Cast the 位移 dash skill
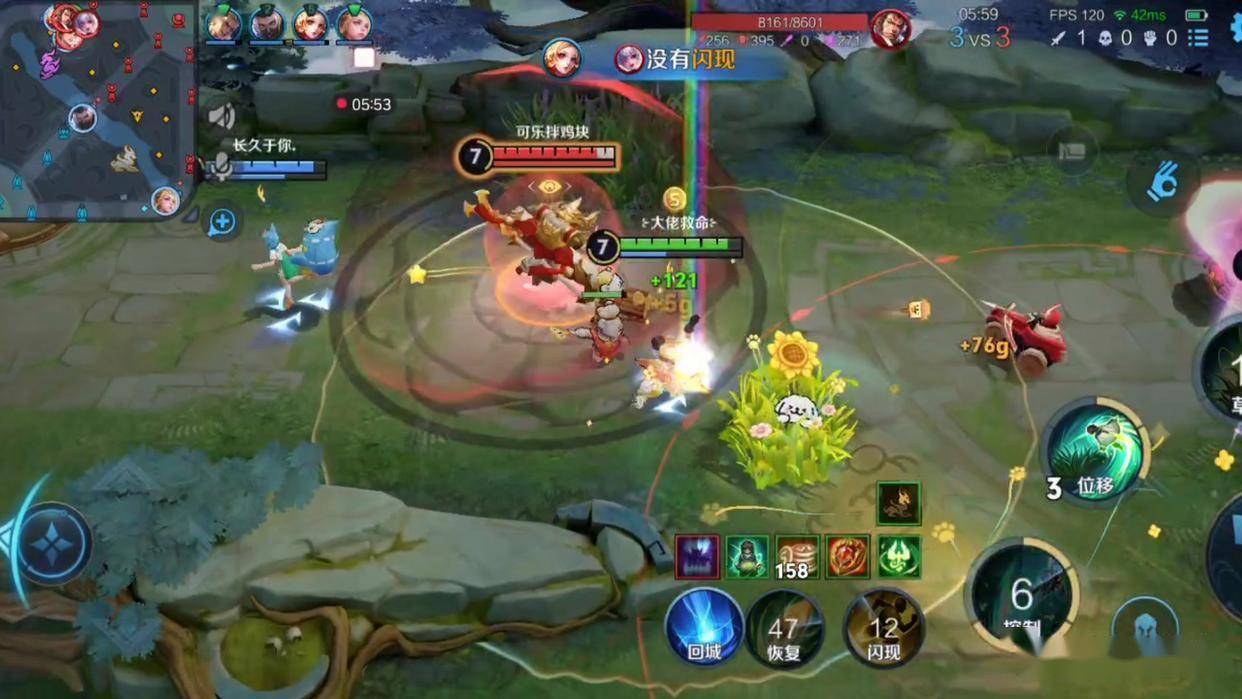This screenshot has height=699, width=1242. [1095, 453]
